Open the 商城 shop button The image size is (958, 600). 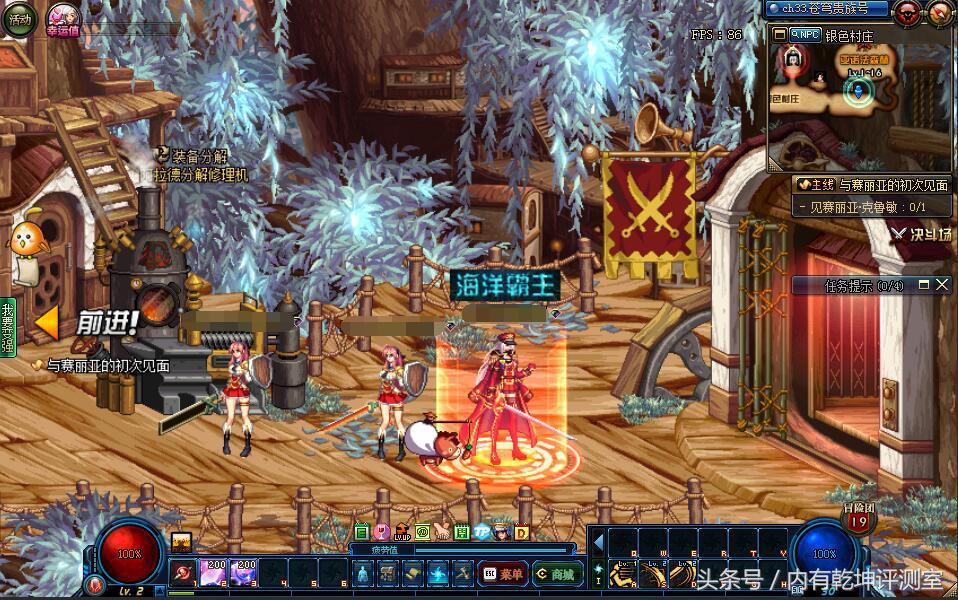click(x=557, y=574)
